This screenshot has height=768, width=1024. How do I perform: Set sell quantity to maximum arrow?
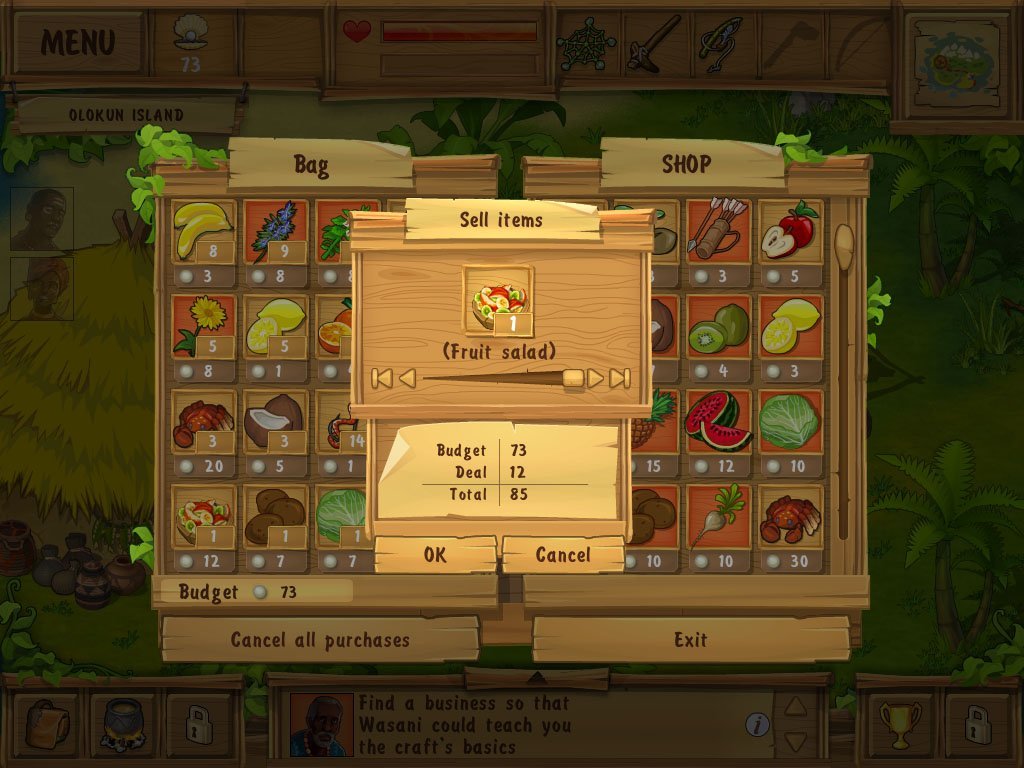click(x=620, y=378)
